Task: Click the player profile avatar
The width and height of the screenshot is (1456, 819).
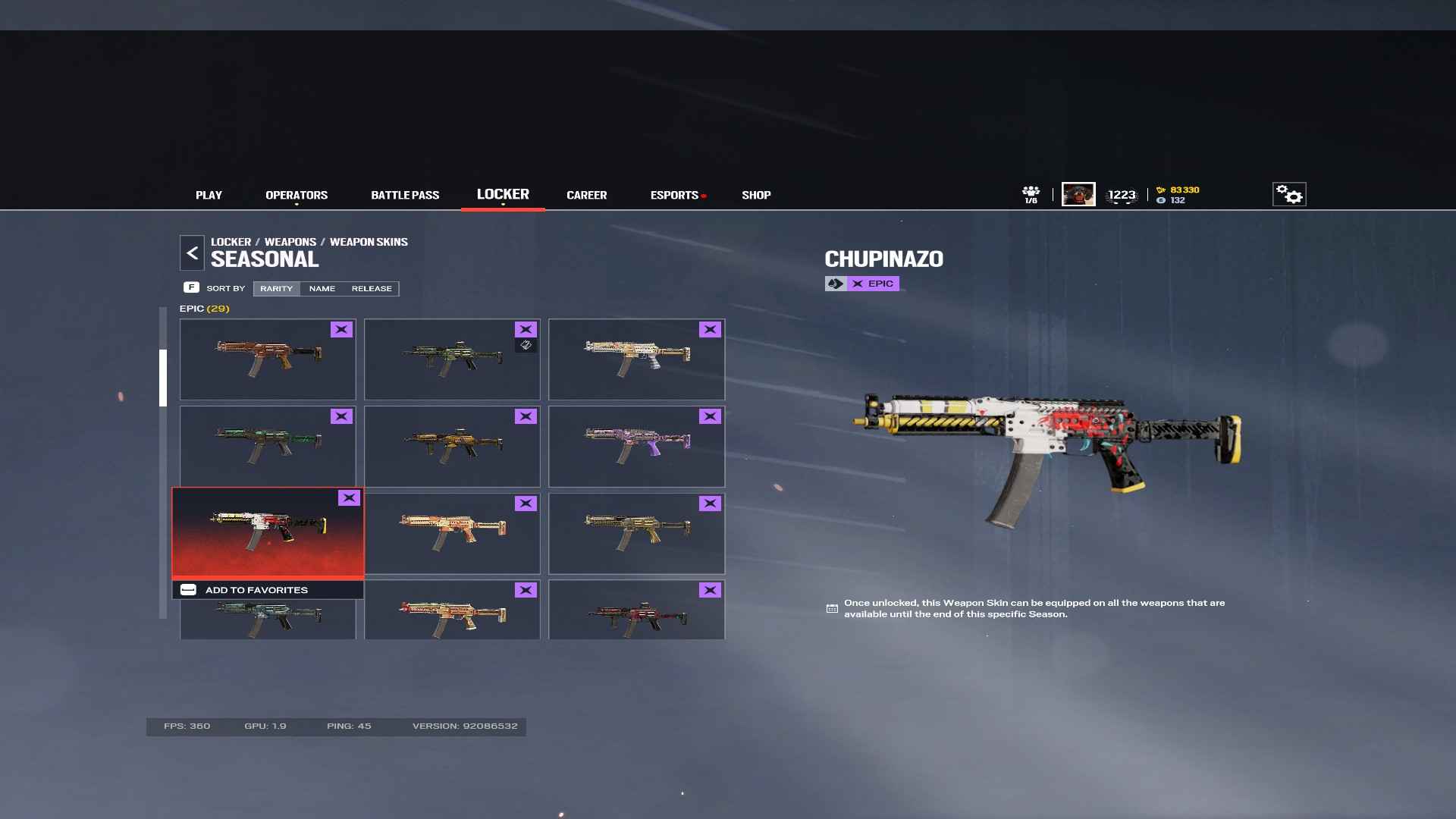Action: 1078,195
